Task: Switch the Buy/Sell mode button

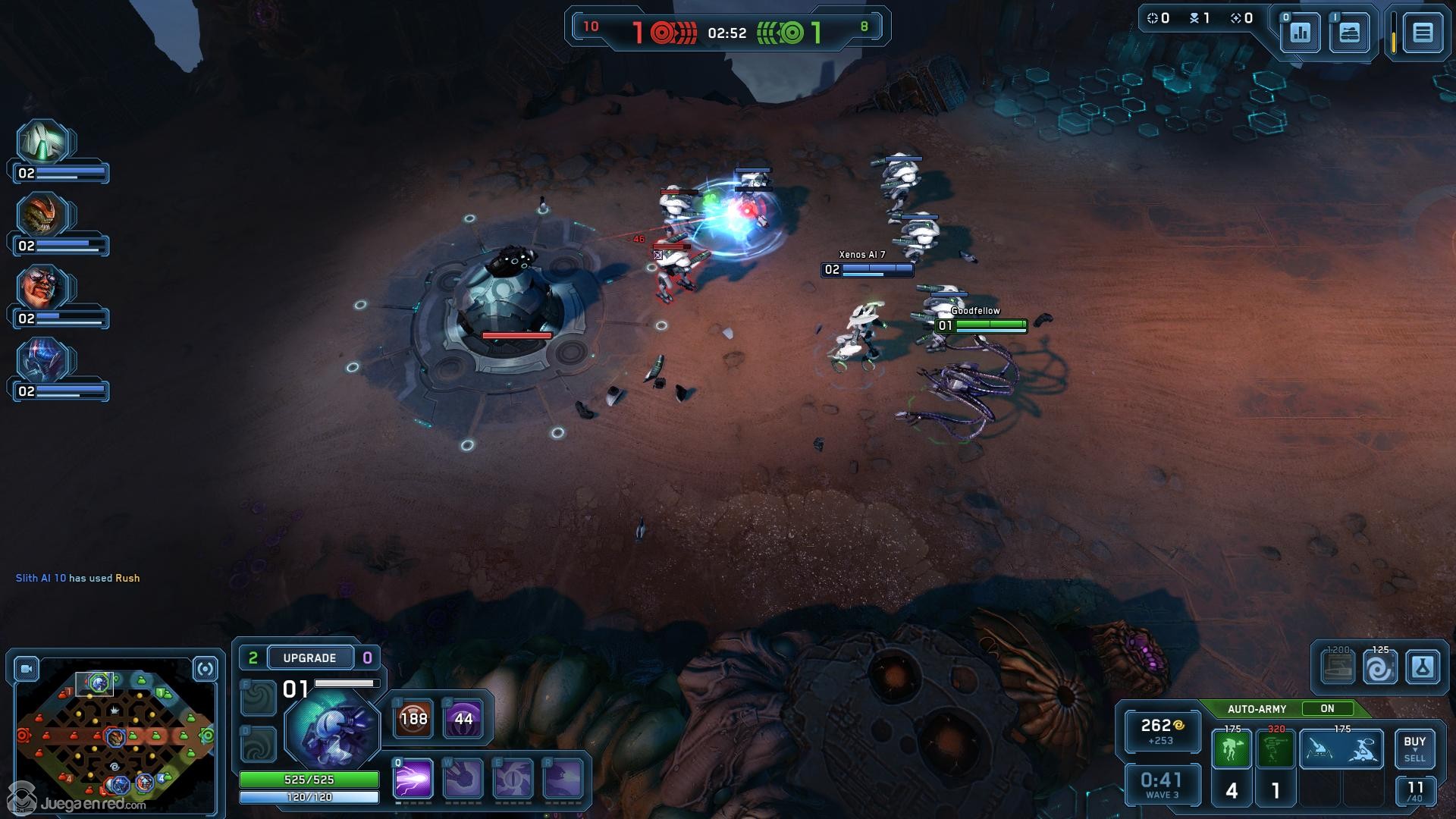Action: click(x=1414, y=749)
